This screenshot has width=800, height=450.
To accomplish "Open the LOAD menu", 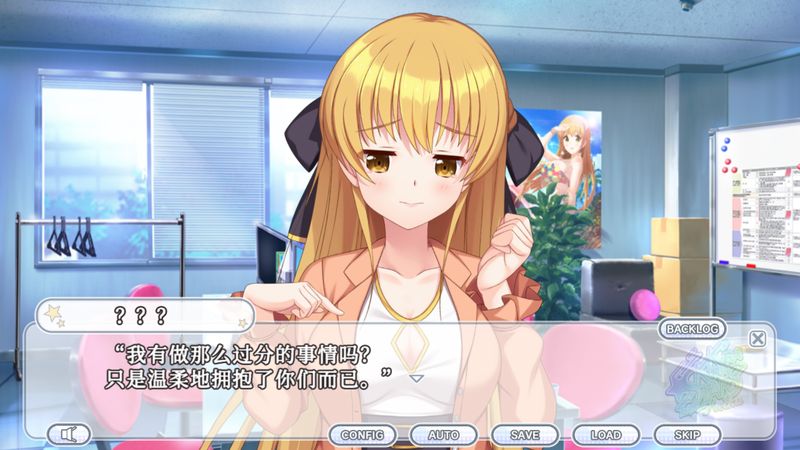I will coord(605,435).
